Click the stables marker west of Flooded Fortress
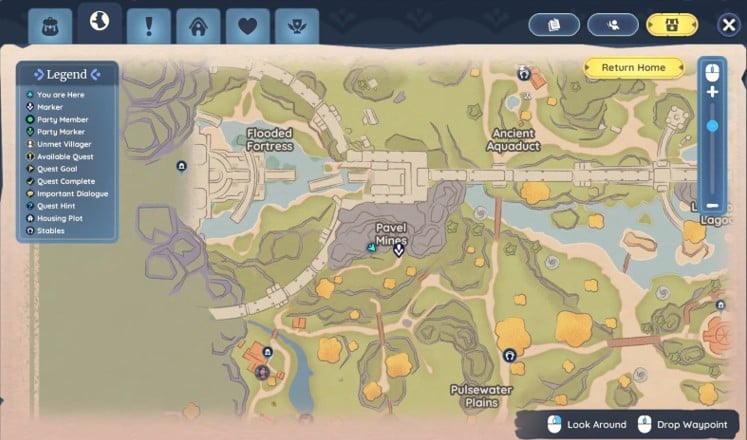The width and height of the screenshot is (747, 440). [181, 166]
